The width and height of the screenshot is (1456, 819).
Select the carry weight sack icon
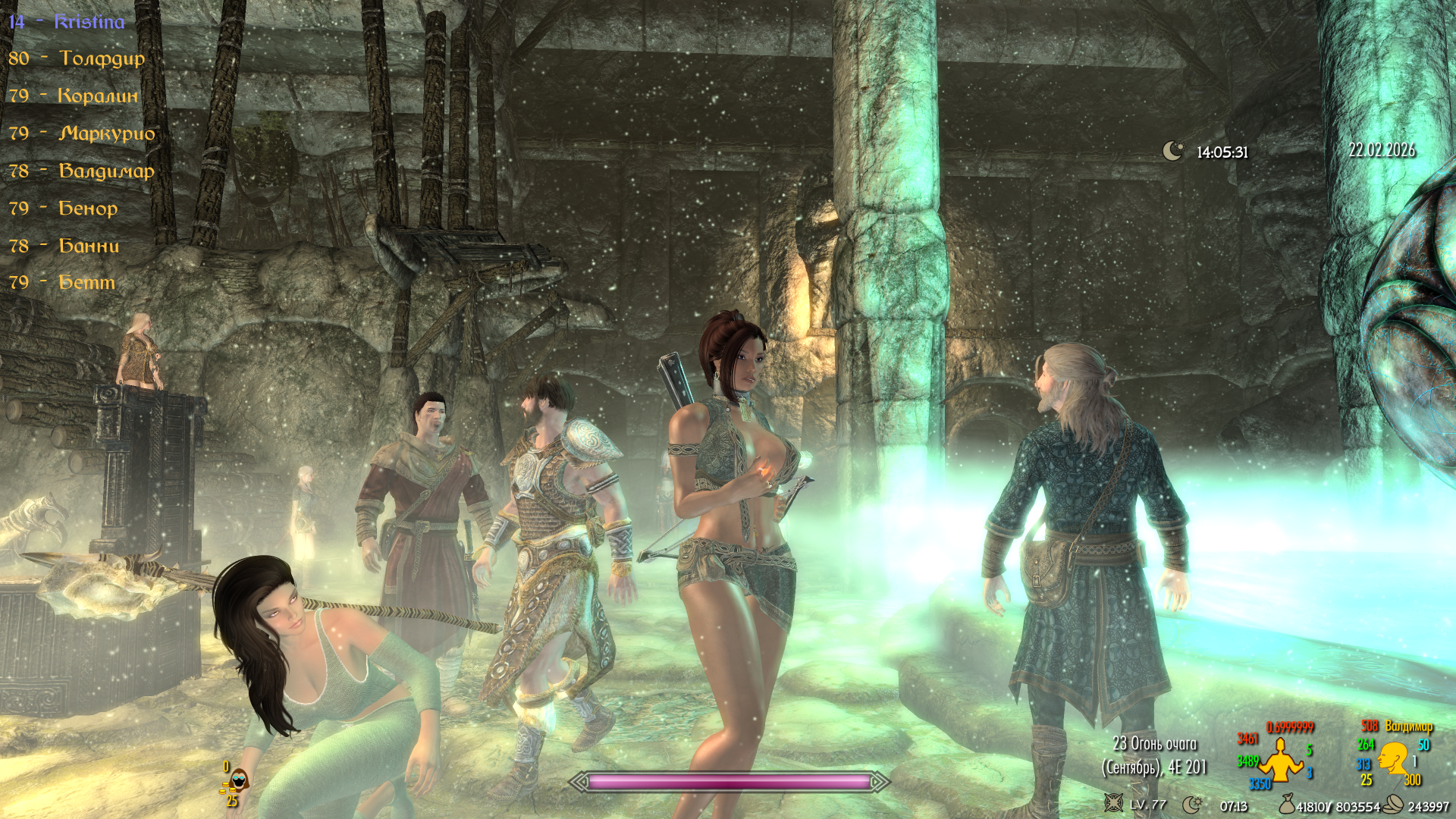pyautogui.click(x=1286, y=804)
